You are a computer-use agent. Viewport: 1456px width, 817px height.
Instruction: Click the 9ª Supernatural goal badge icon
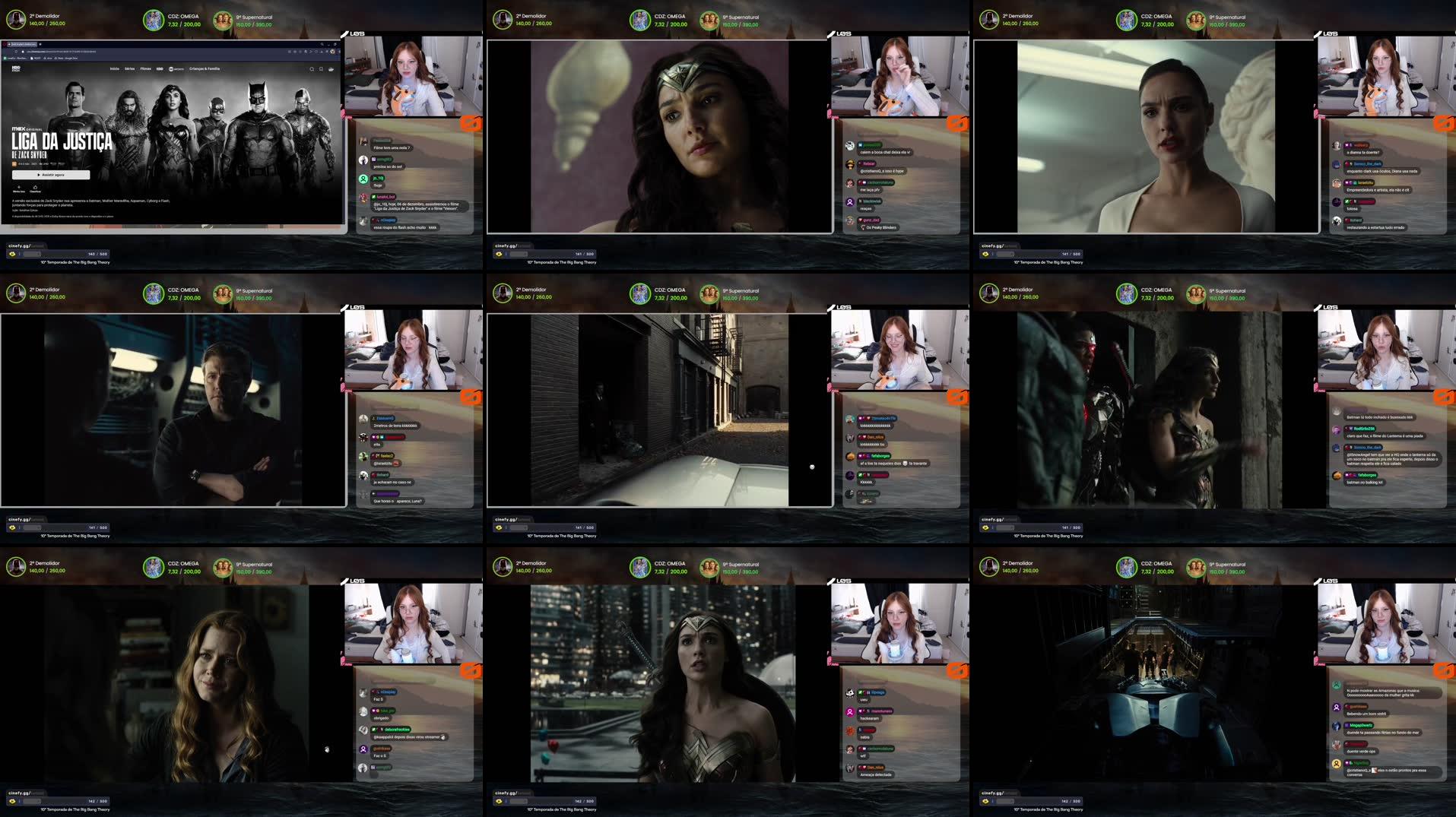[223, 19]
